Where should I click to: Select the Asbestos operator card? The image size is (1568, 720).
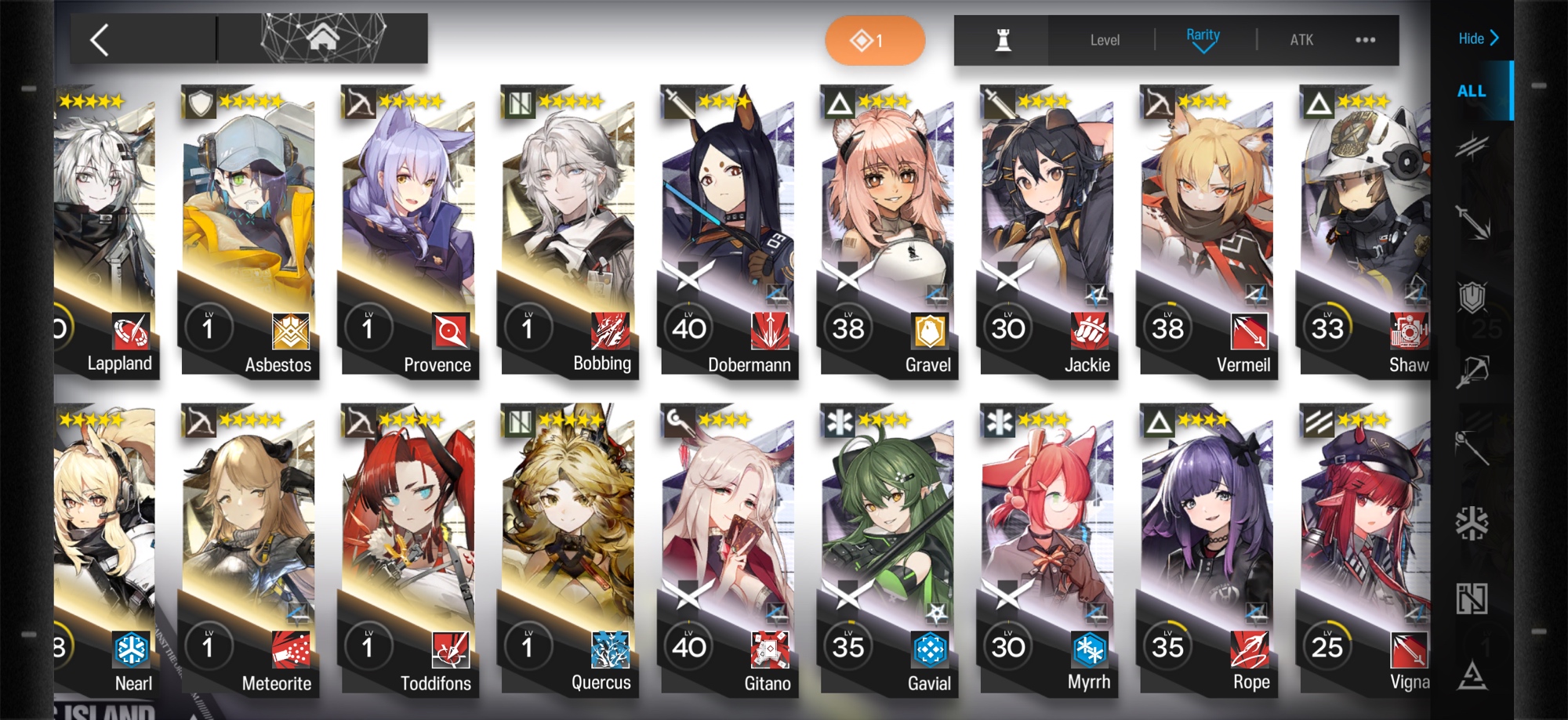[249, 235]
